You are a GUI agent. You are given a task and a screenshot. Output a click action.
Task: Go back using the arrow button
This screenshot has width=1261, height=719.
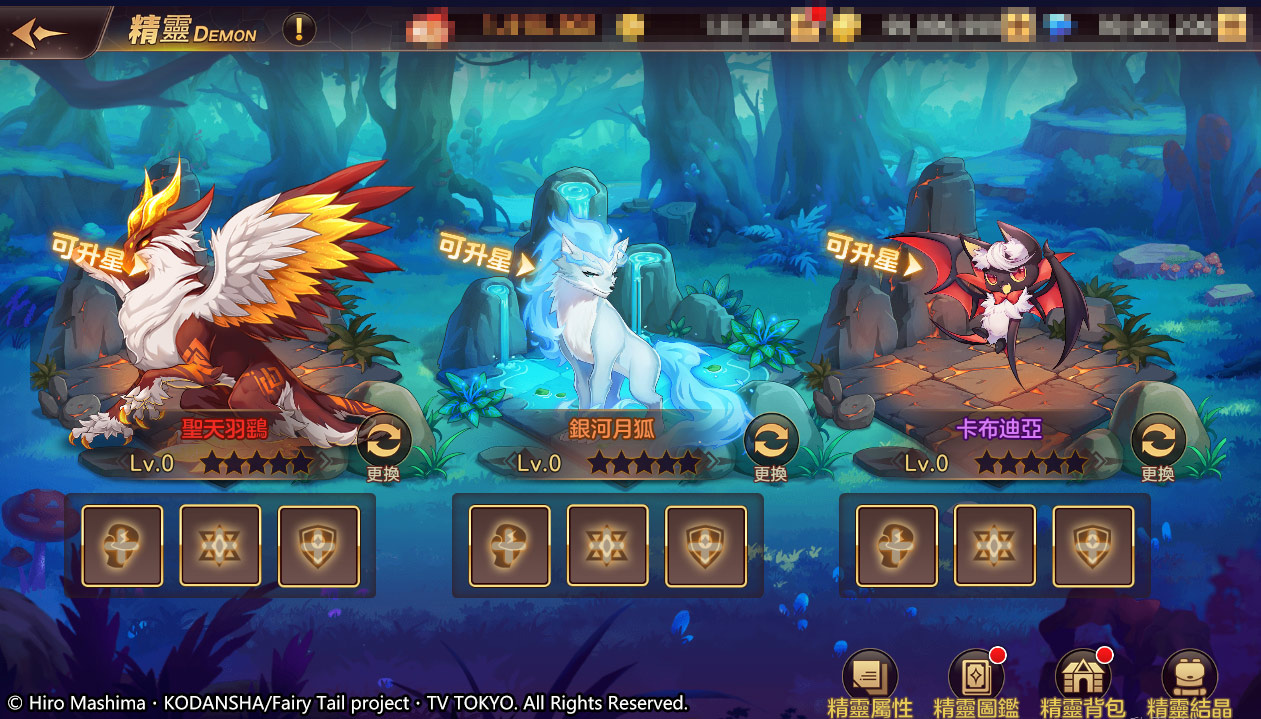pyautogui.click(x=40, y=33)
